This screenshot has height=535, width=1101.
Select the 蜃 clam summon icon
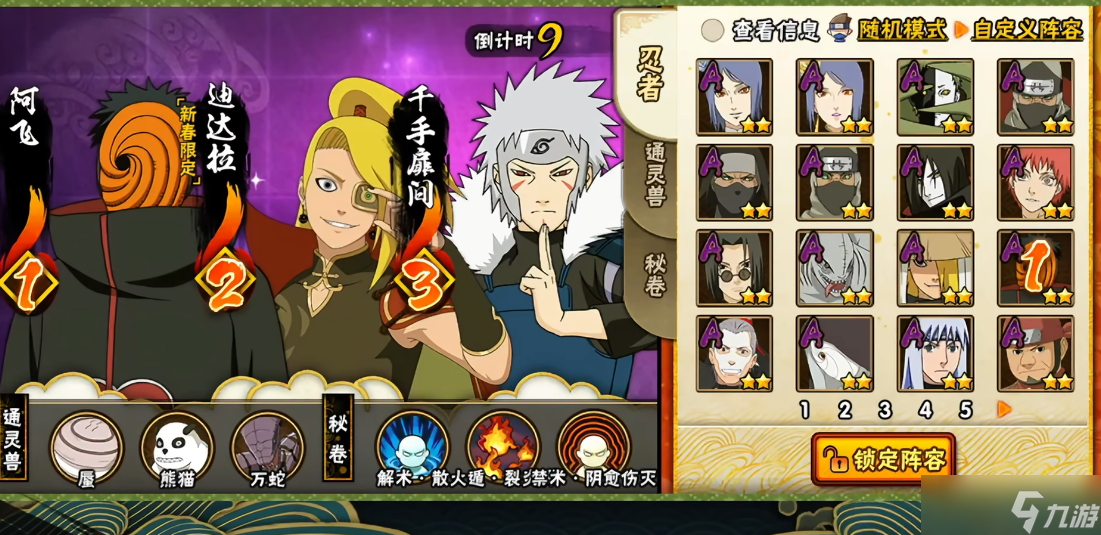[x=87, y=445]
